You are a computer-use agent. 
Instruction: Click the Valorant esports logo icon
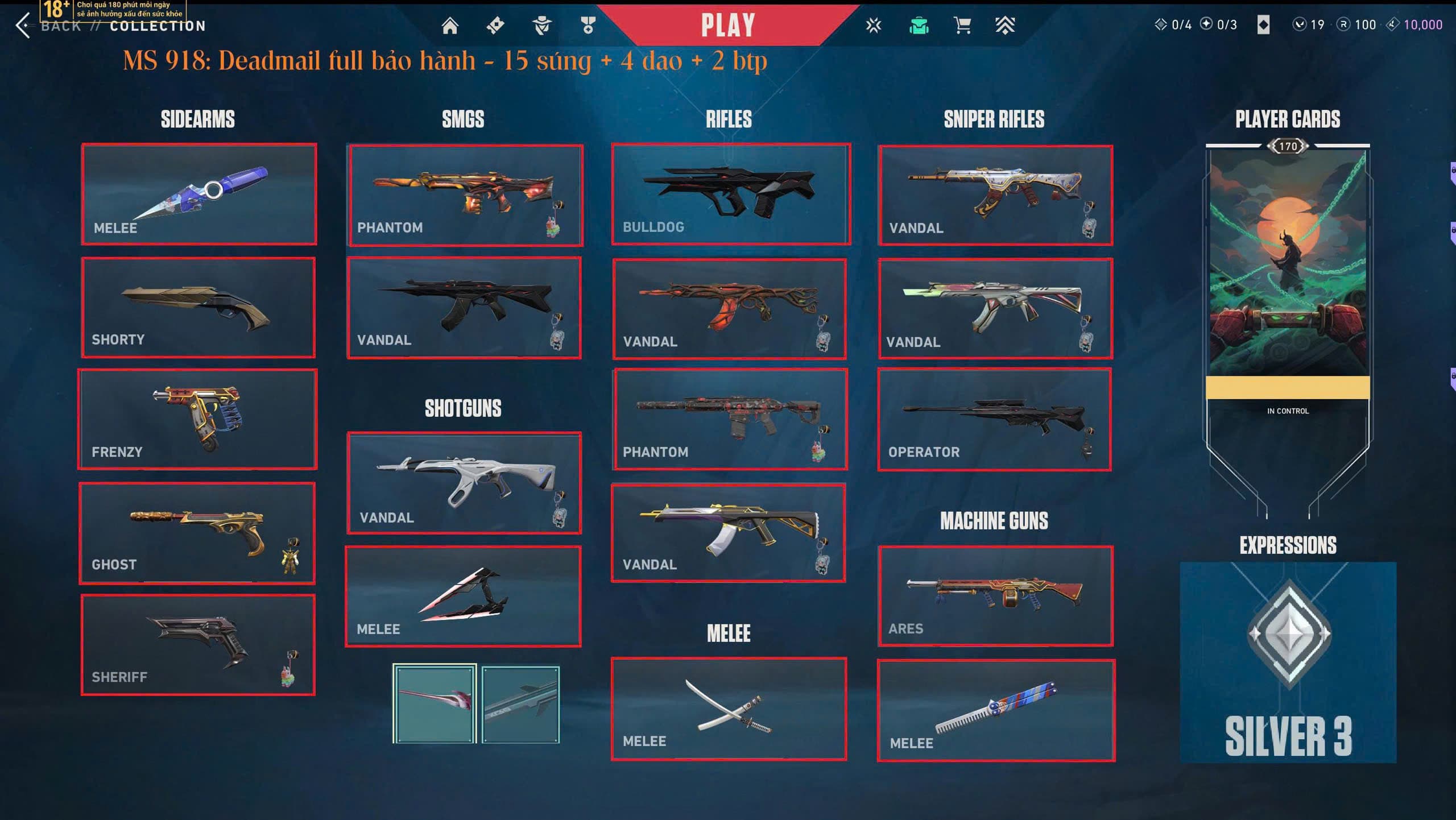point(873,25)
